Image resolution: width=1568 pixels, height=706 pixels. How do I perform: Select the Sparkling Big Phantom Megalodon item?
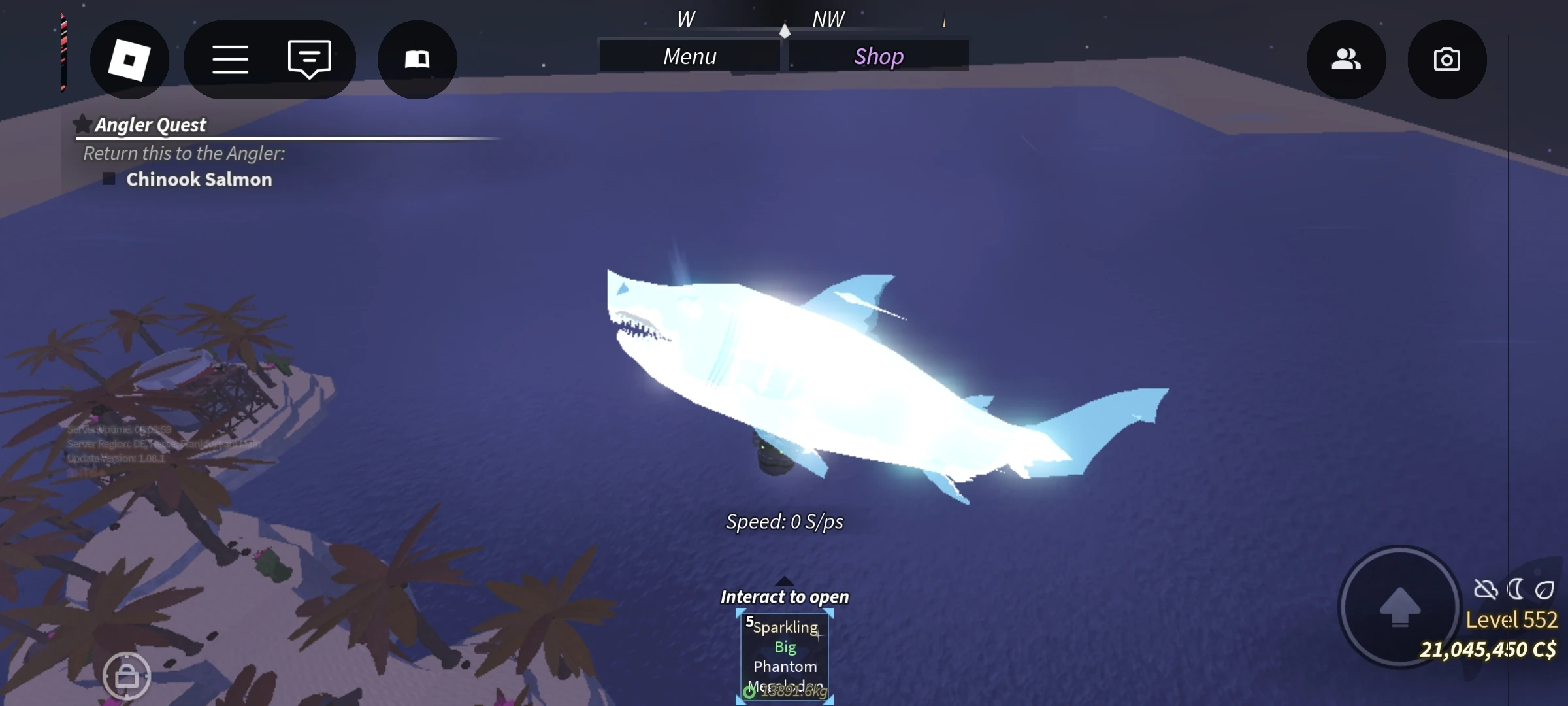pyautogui.click(x=784, y=654)
